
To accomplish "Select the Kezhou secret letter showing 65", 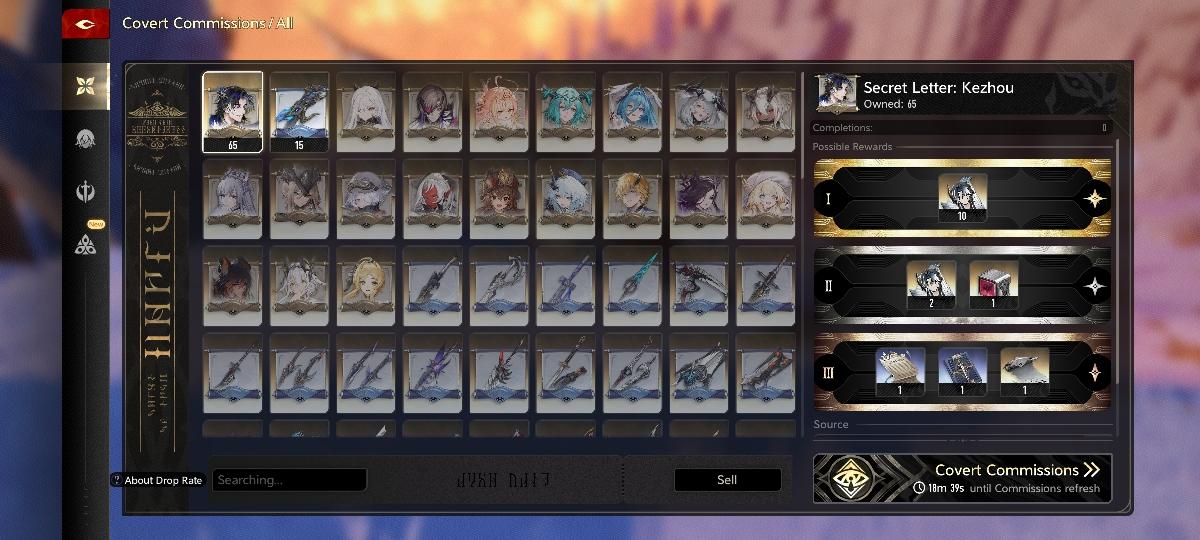I will coord(233,111).
